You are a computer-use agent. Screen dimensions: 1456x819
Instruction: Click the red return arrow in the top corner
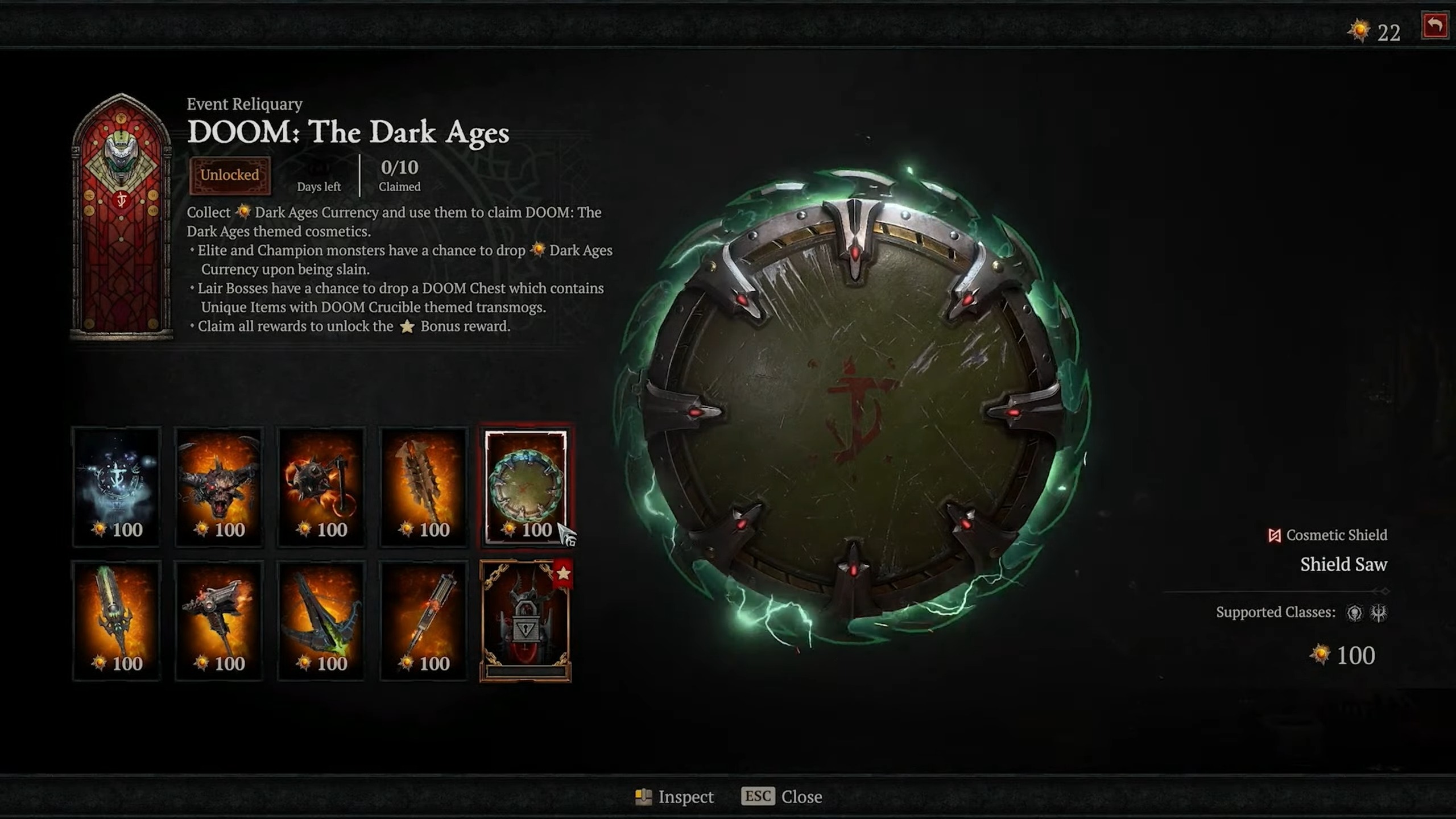click(1434, 27)
